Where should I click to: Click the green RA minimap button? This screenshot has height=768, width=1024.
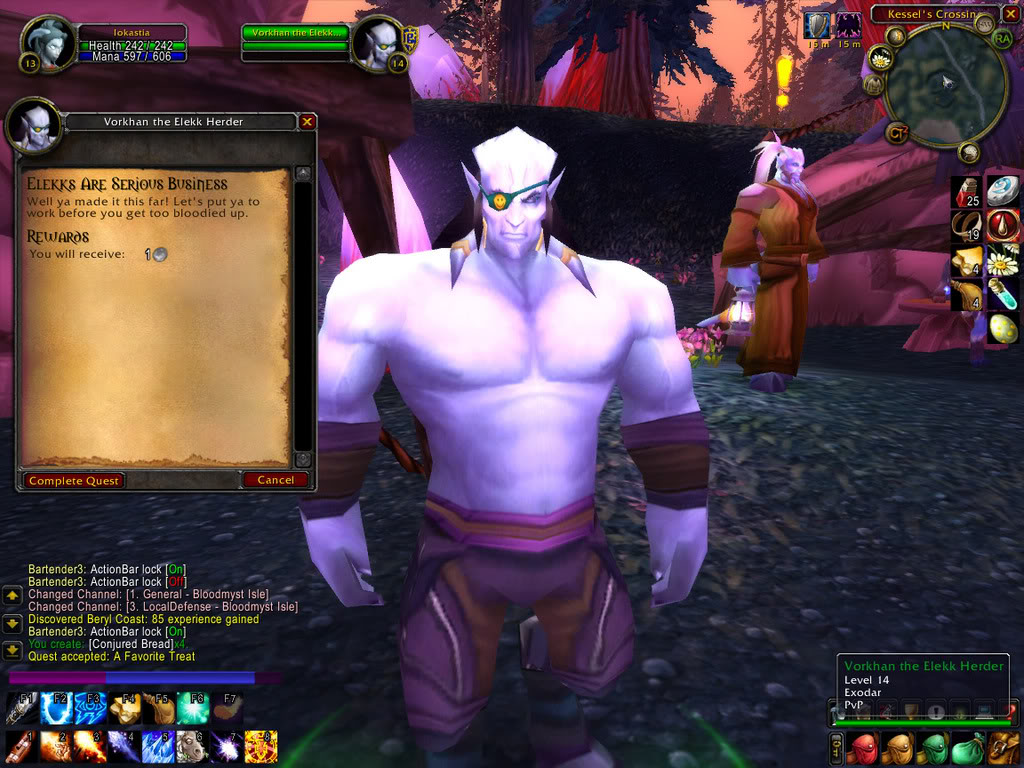coord(1003,38)
